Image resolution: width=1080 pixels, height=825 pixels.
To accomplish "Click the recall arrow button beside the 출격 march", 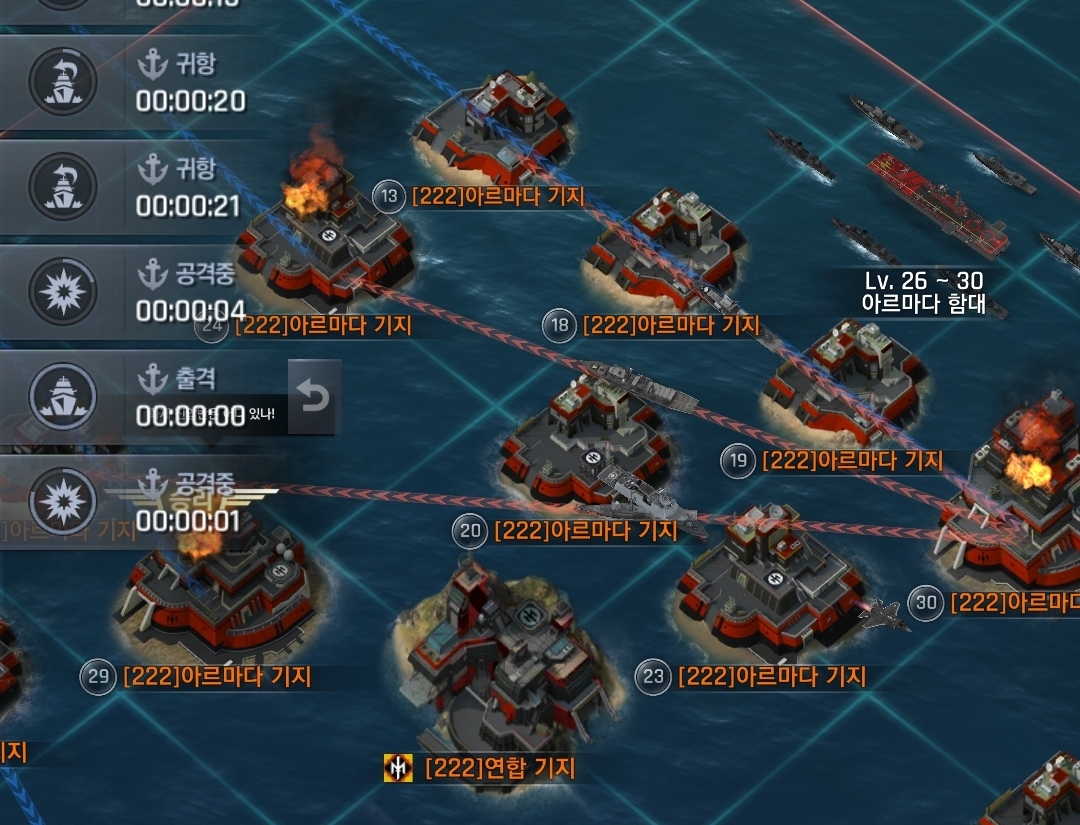I will tap(314, 398).
